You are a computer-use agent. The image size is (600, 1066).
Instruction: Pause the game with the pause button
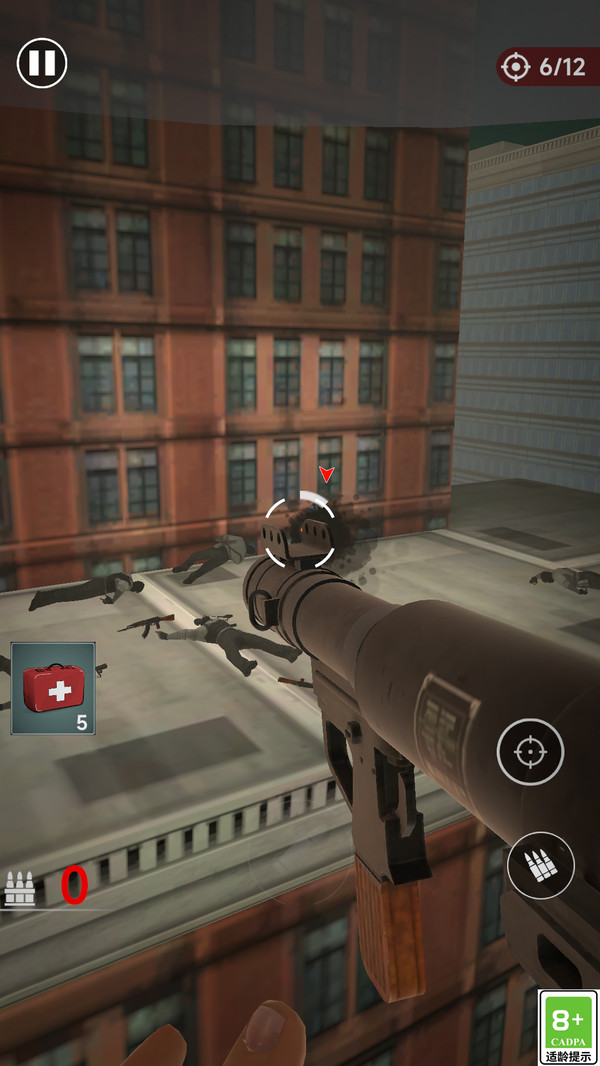coord(42,63)
